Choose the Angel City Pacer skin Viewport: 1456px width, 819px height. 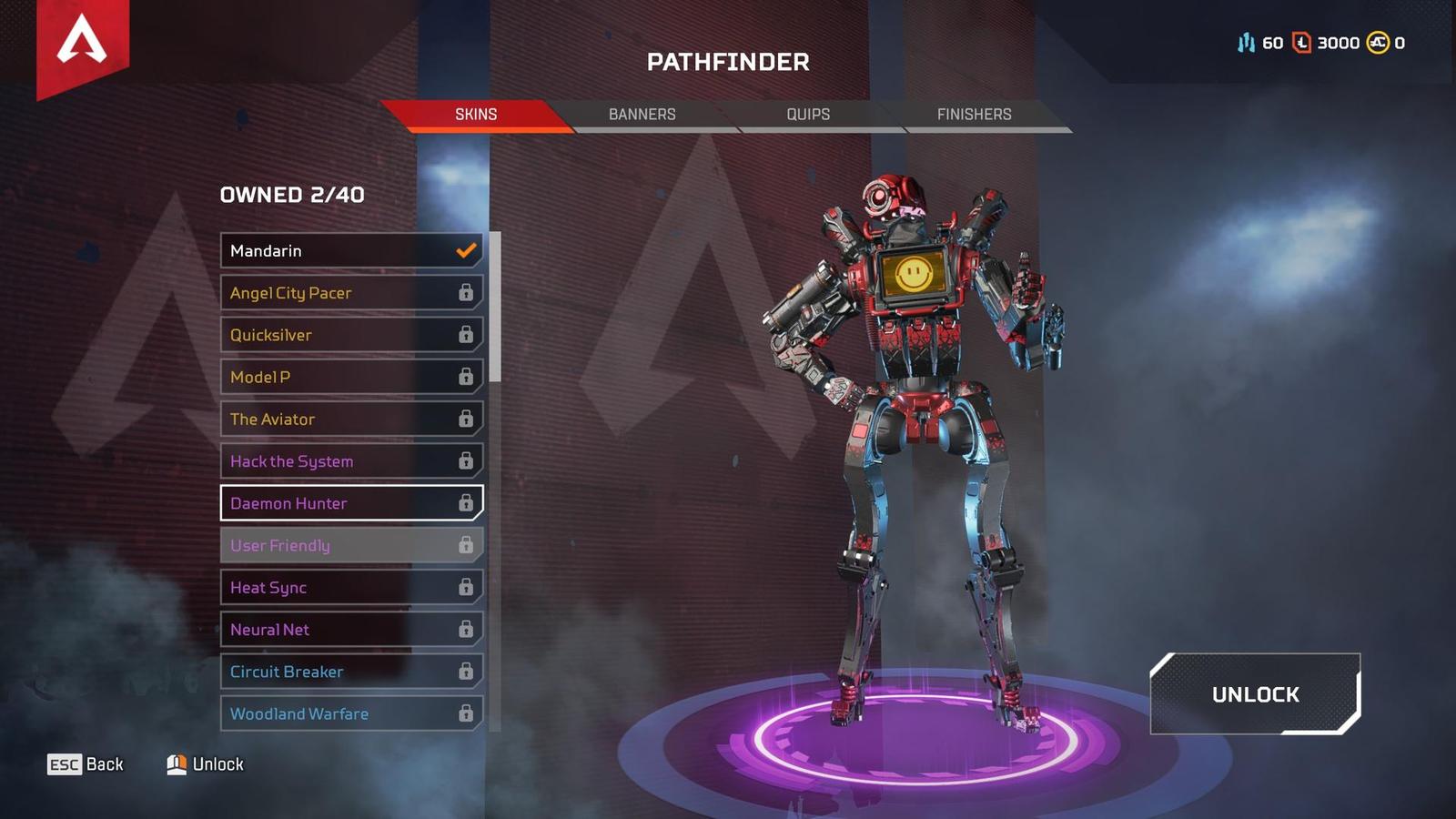click(351, 293)
